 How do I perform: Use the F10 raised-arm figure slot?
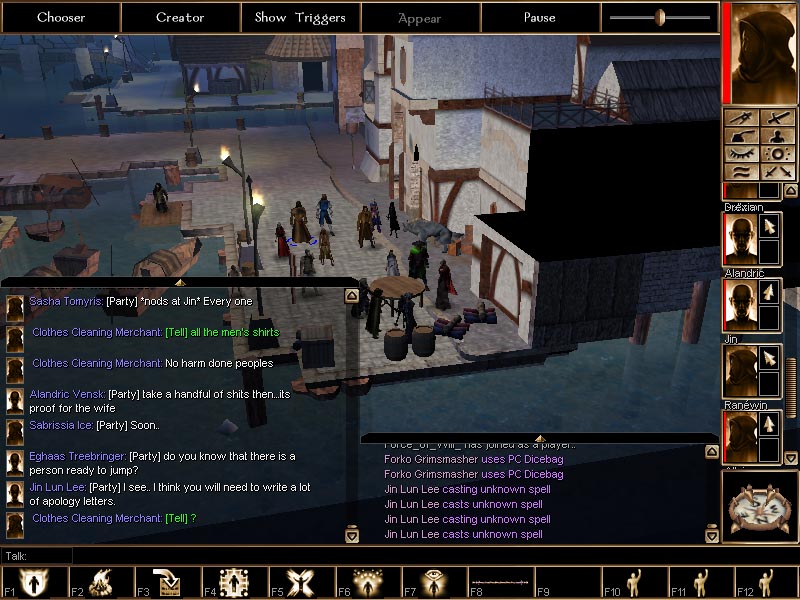(633, 583)
